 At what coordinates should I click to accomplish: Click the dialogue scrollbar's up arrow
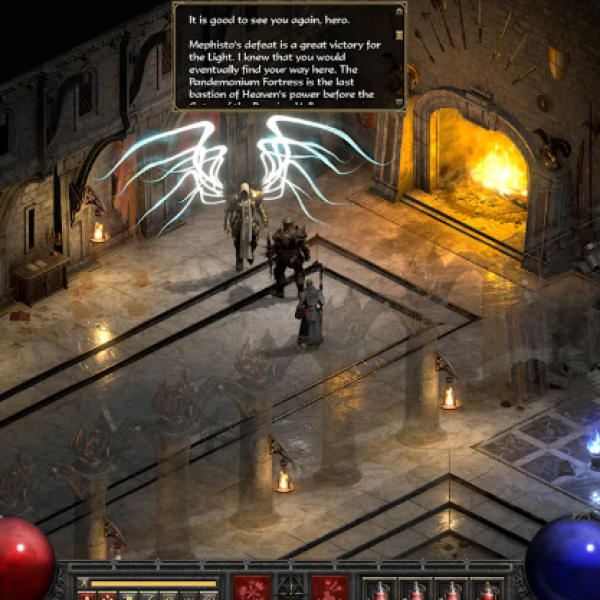click(x=399, y=12)
